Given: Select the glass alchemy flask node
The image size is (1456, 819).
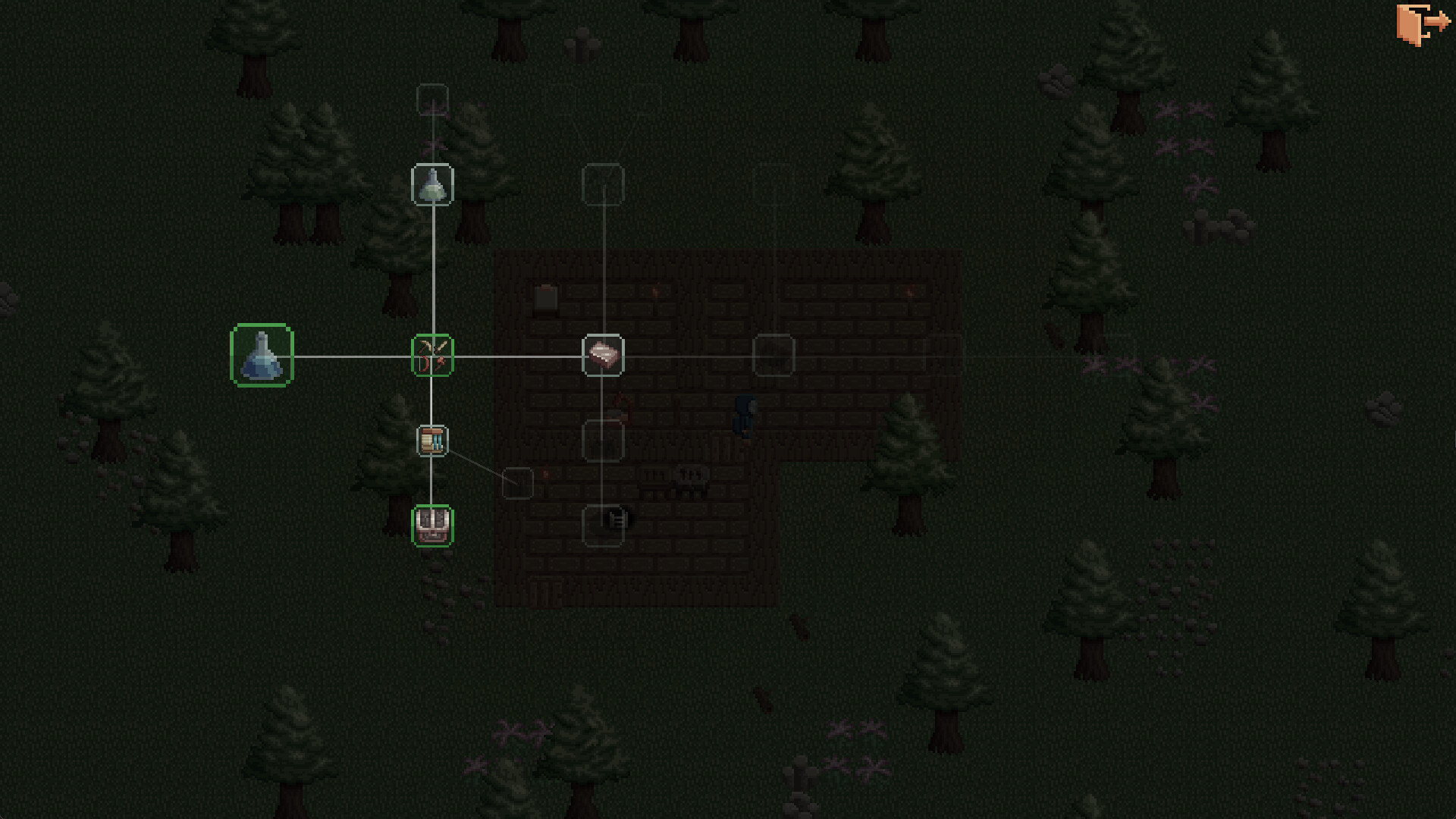Looking at the screenshot, I should [433, 185].
